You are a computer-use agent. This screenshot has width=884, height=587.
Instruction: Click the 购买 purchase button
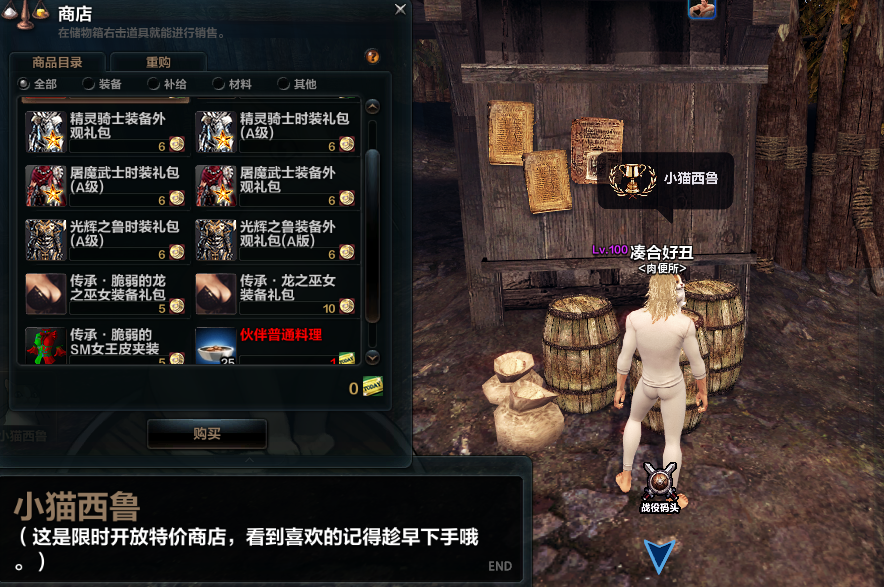[207, 434]
